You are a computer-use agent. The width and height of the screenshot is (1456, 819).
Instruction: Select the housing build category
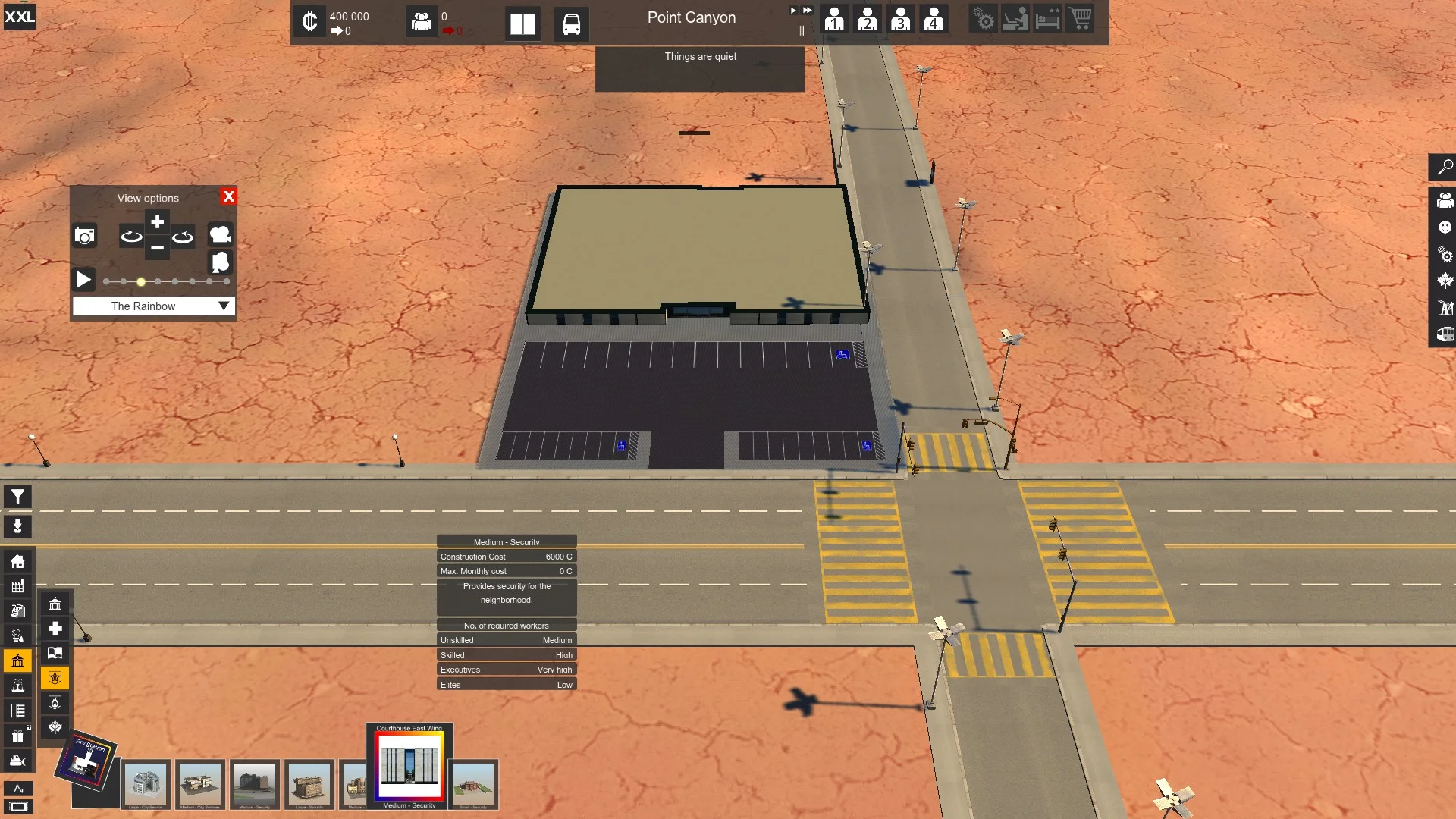[17, 561]
